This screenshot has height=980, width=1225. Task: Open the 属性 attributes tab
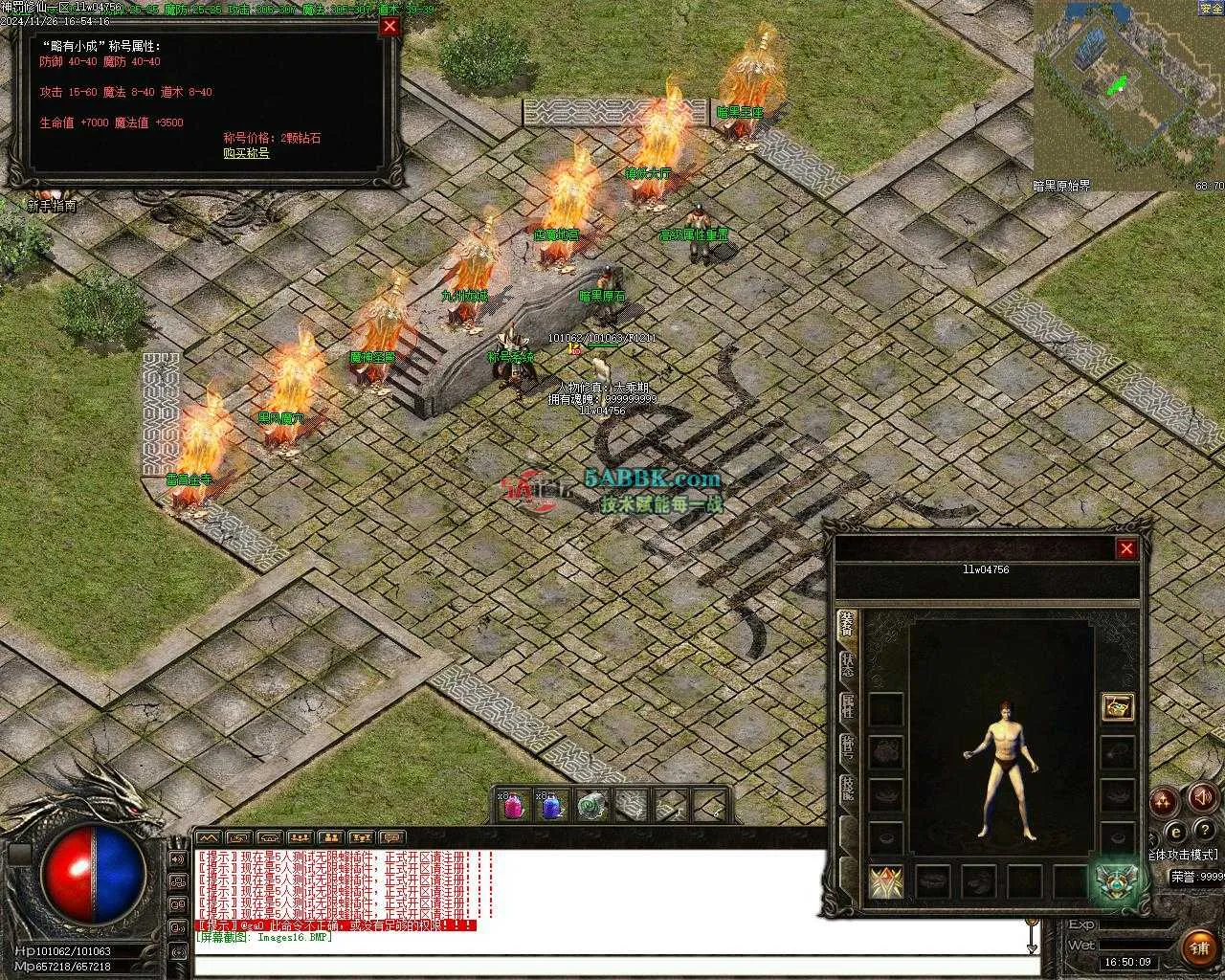[x=847, y=706]
